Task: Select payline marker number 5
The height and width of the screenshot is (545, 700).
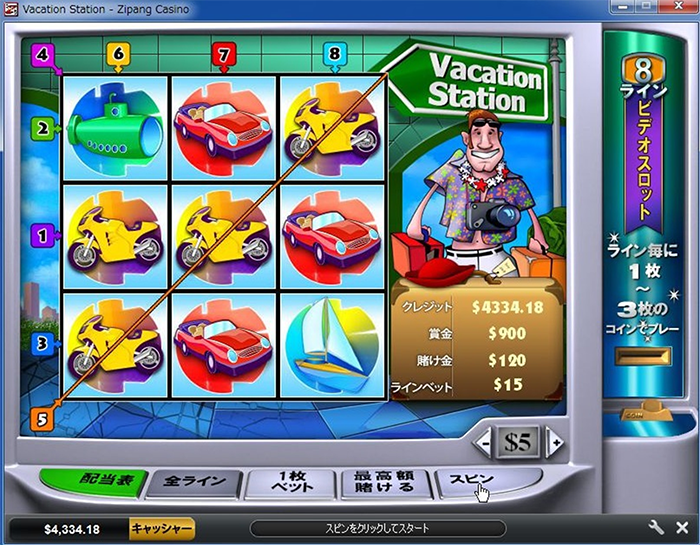Action: tap(42, 420)
